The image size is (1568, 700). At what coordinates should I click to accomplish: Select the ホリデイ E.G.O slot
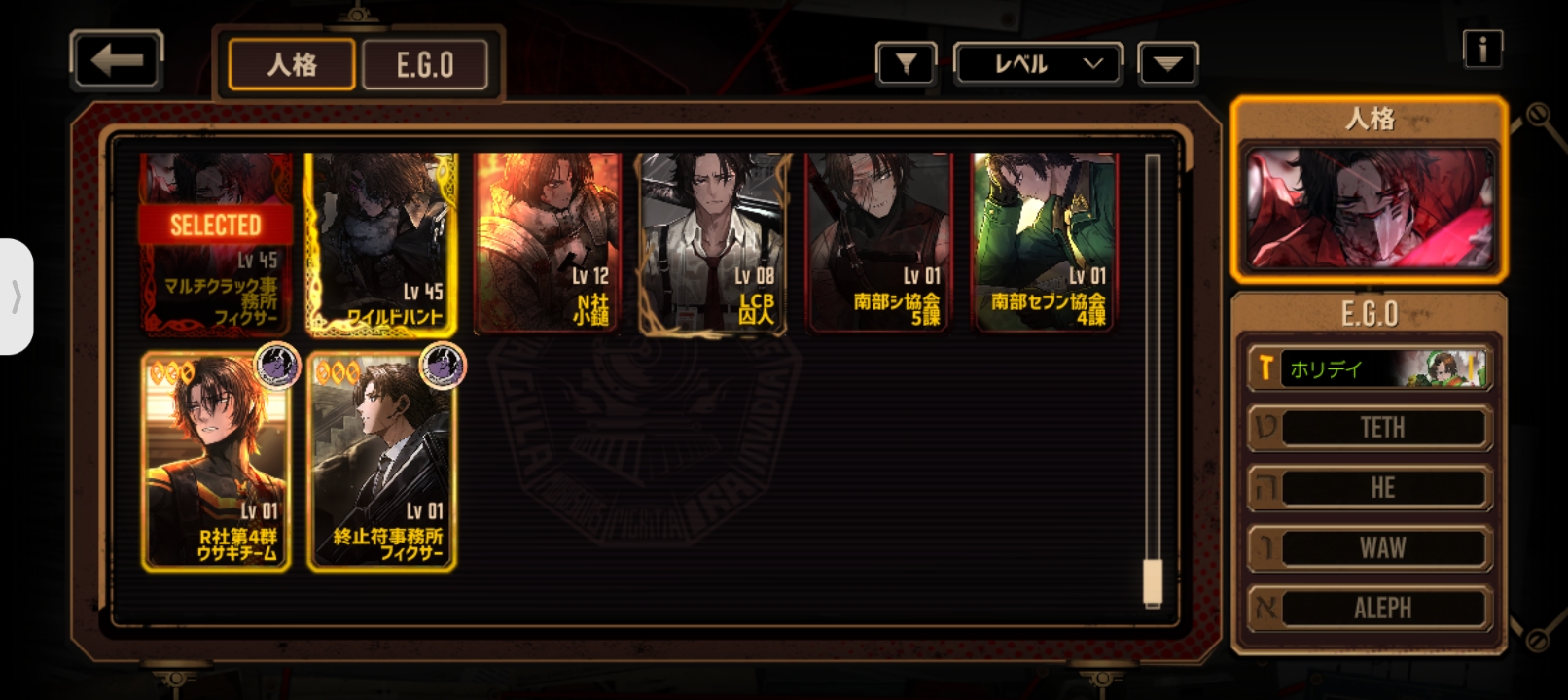pyautogui.click(x=1369, y=368)
